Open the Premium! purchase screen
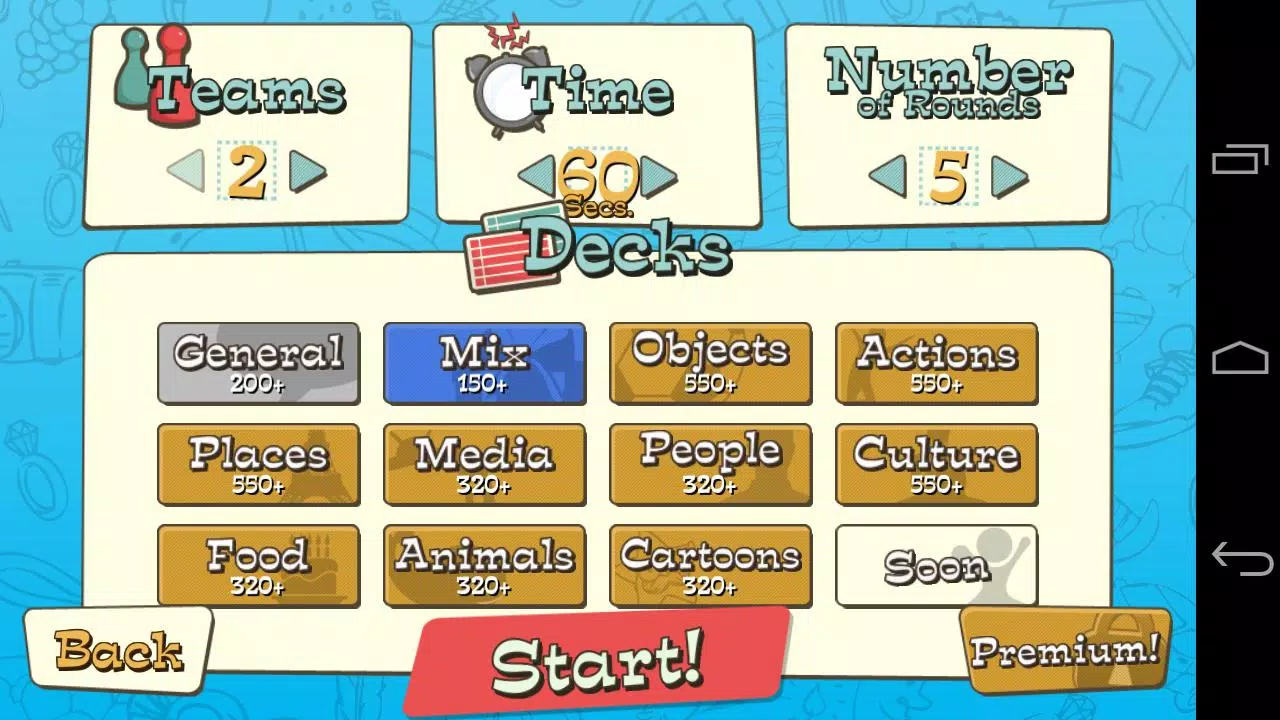This screenshot has width=1280, height=720. [1063, 650]
